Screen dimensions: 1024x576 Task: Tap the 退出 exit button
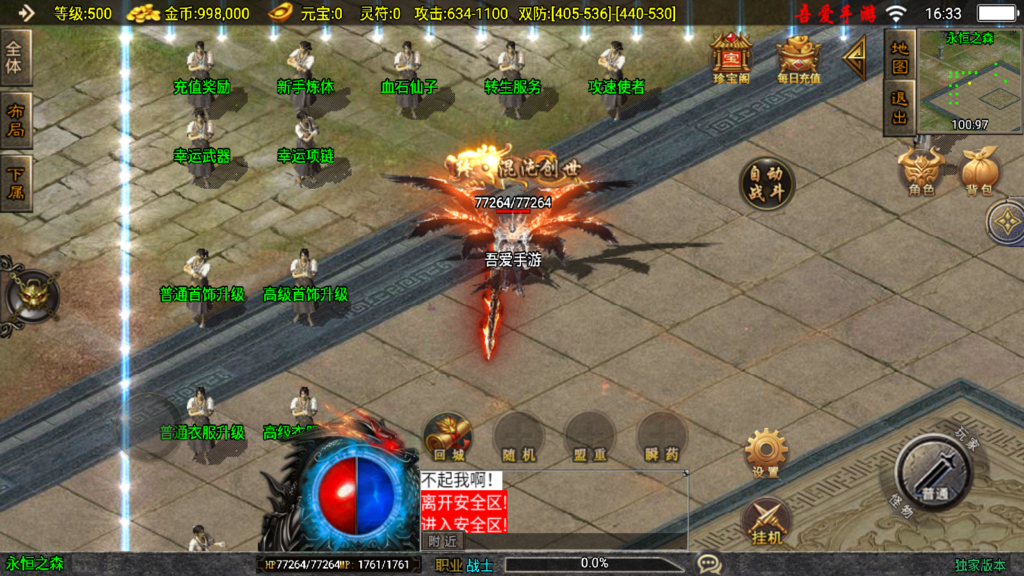[x=900, y=108]
